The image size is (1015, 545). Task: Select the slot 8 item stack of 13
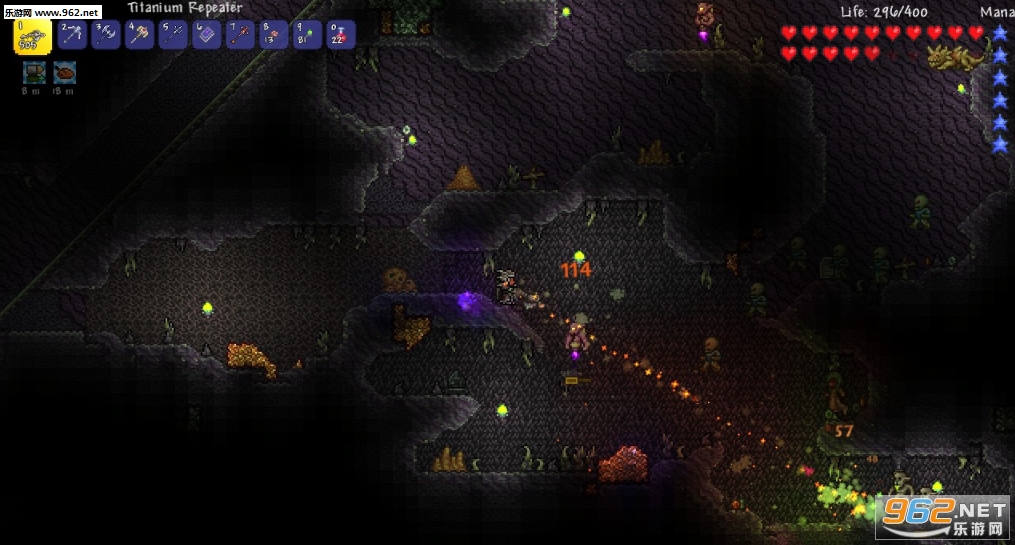[274, 35]
